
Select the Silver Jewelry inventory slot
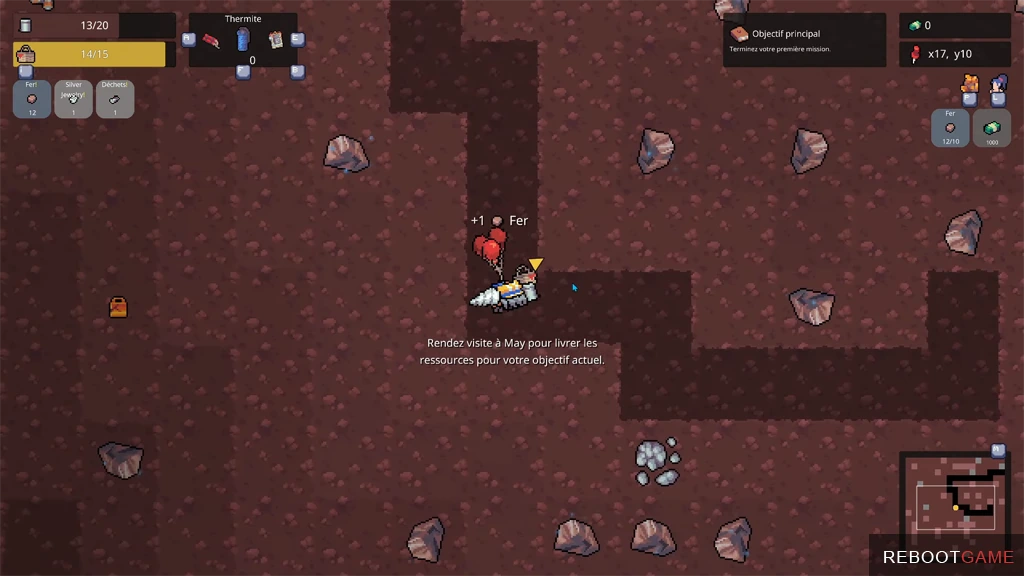pos(74,99)
